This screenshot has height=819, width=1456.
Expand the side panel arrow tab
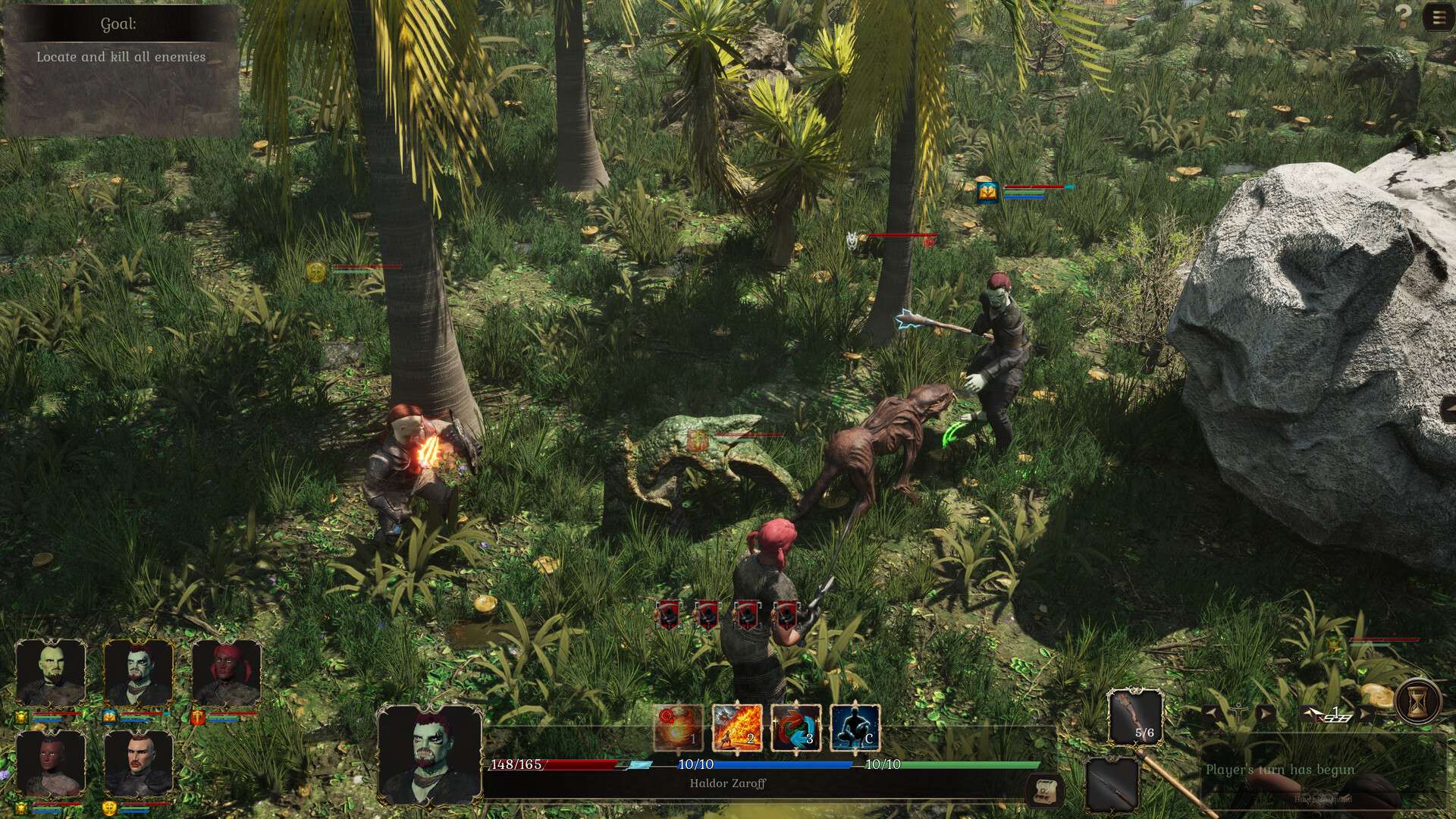coord(1448,409)
